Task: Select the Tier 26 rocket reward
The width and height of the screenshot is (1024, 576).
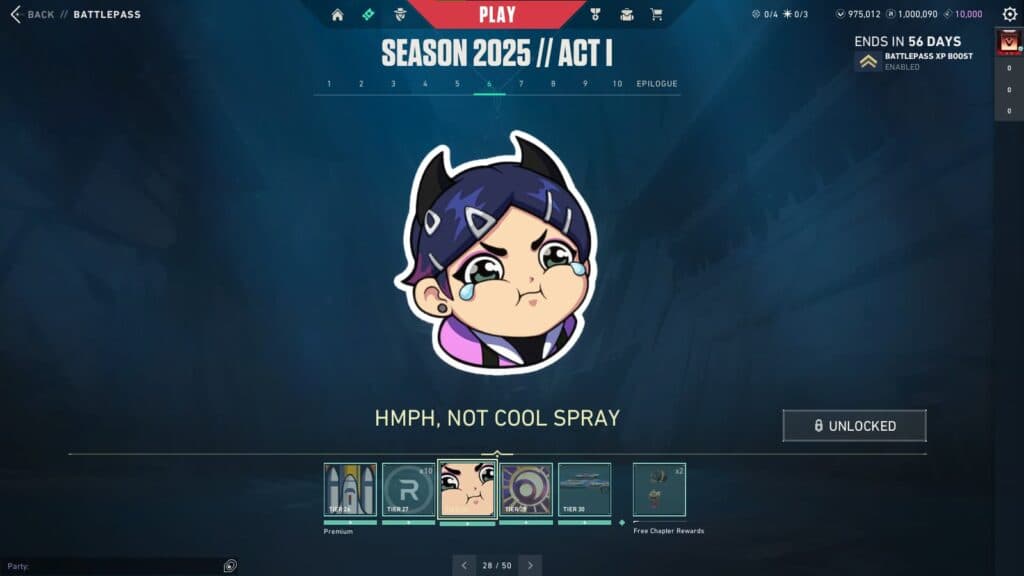Action: tap(350, 489)
